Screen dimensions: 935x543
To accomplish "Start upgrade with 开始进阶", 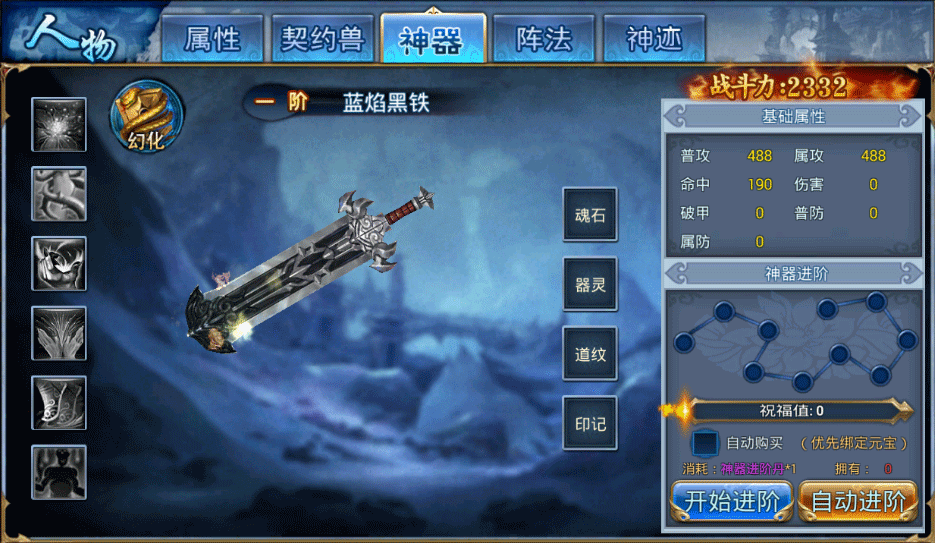I will (x=732, y=501).
